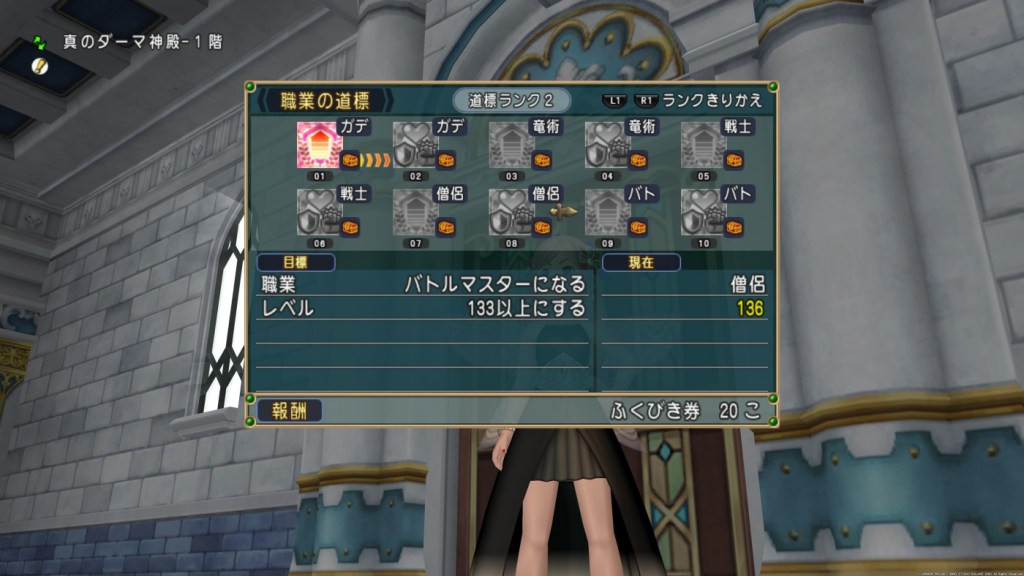1024x576 pixels.
Task: Select milestone tile 01 for ガデ
Action: tap(320, 145)
